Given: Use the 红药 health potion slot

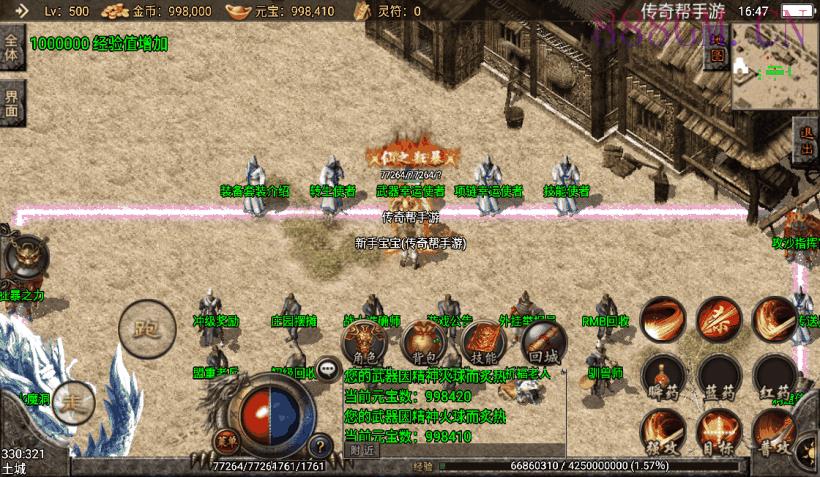Looking at the screenshot, I should pyautogui.click(x=775, y=376).
